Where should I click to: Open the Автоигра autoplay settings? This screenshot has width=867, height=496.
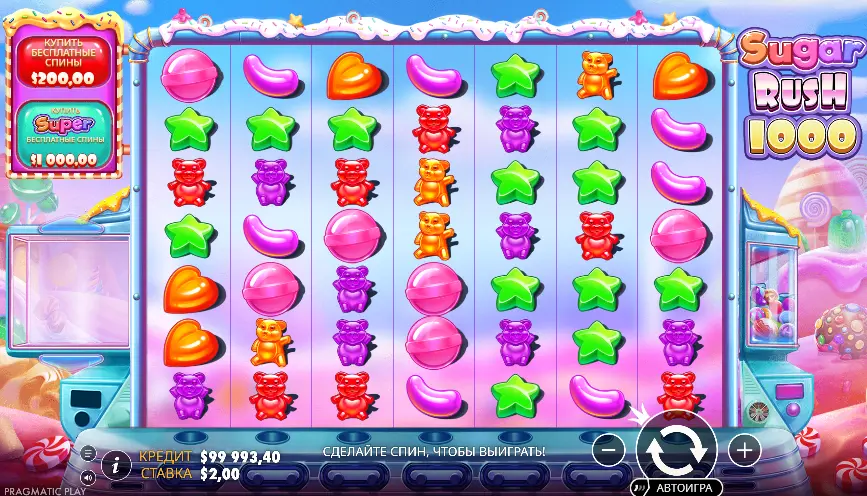(x=682, y=488)
